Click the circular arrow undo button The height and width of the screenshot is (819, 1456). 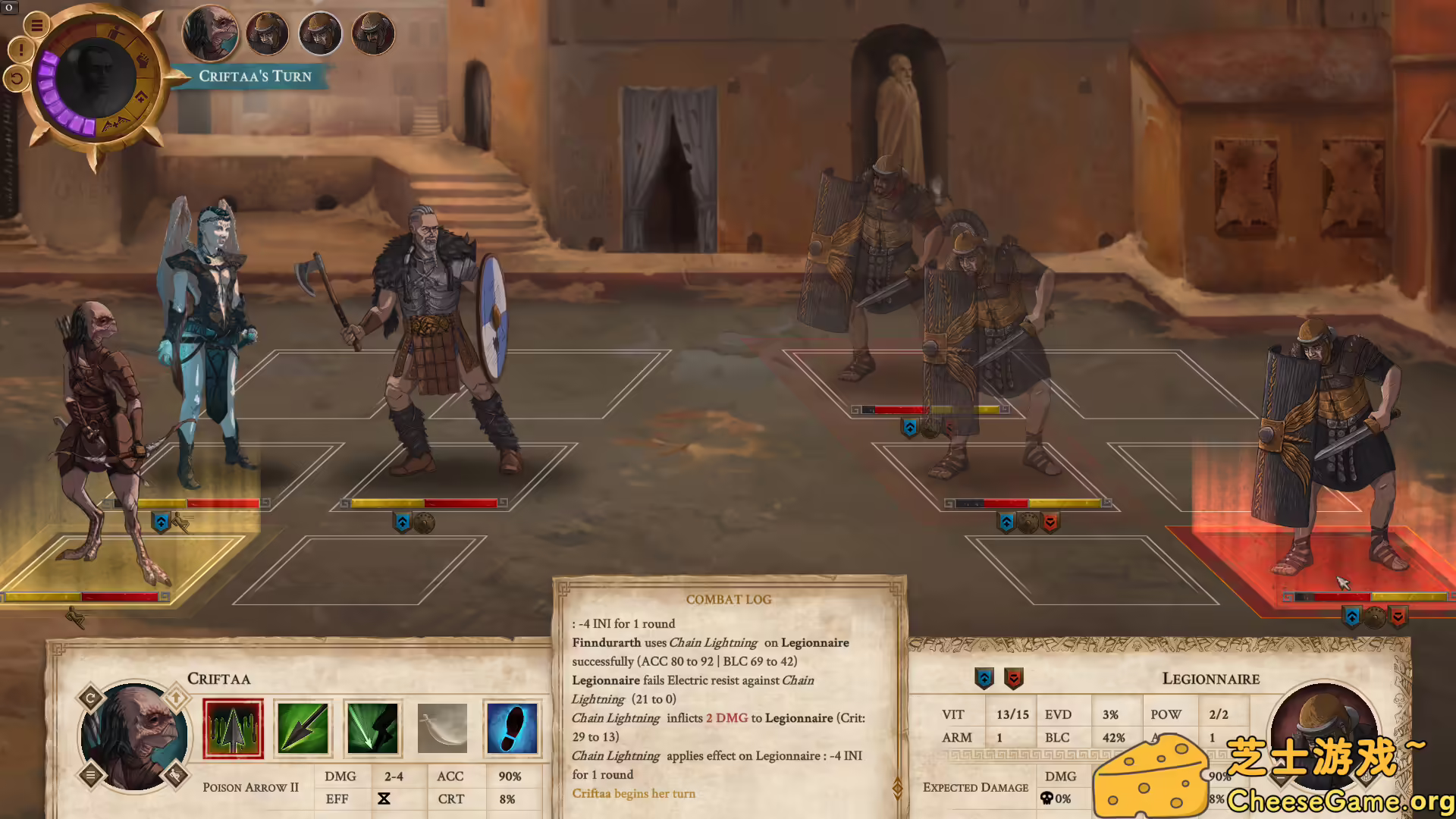pyautogui.click(x=16, y=77)
